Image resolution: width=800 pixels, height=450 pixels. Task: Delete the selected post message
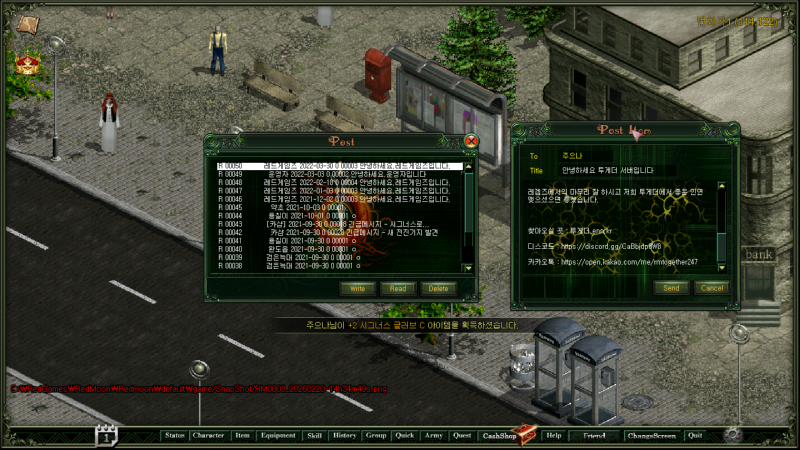[437, 288]
